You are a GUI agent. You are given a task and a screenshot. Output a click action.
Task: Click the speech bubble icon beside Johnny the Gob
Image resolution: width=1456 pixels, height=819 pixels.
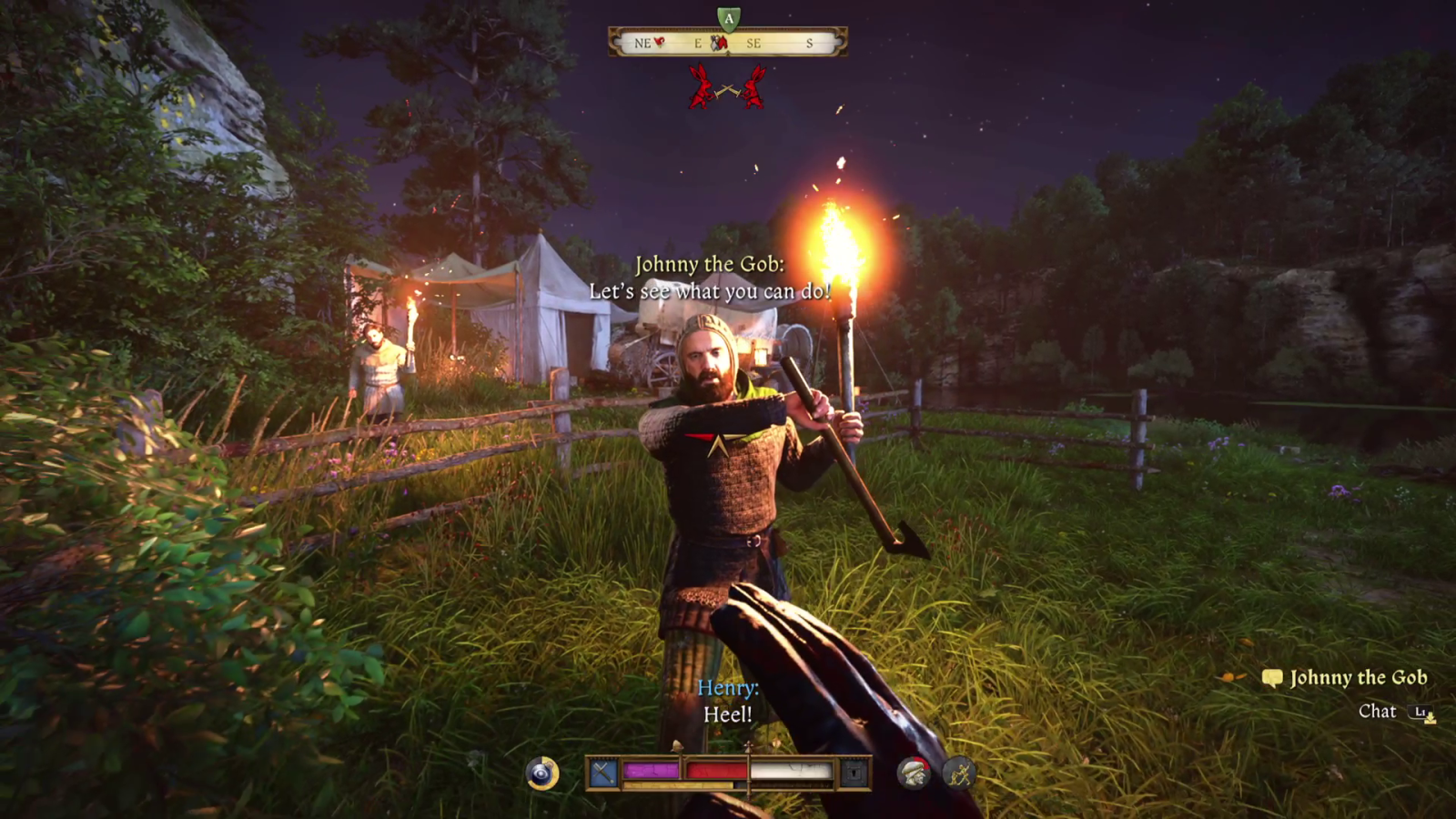[1272, 677]
